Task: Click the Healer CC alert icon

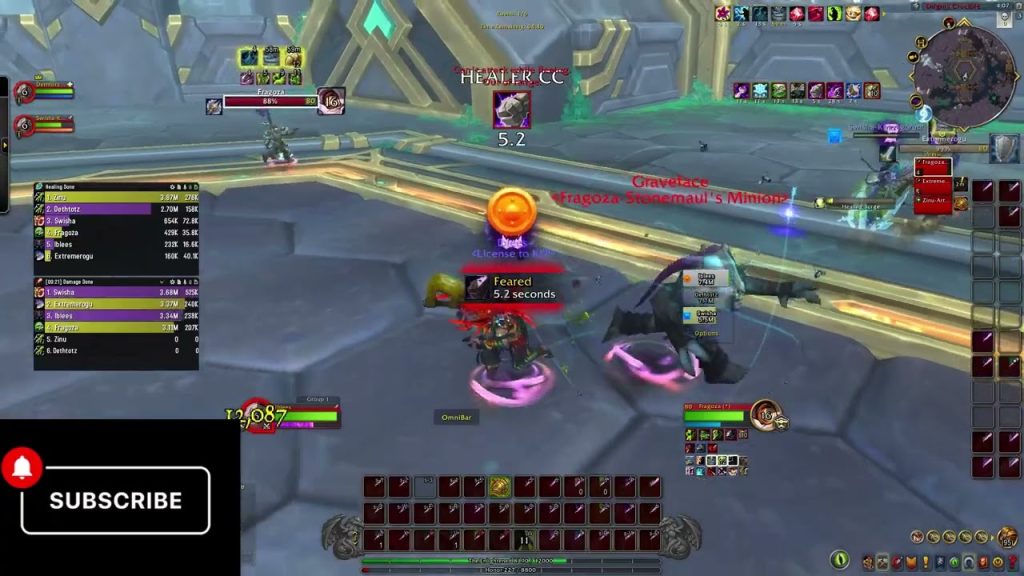Action: 512,109
